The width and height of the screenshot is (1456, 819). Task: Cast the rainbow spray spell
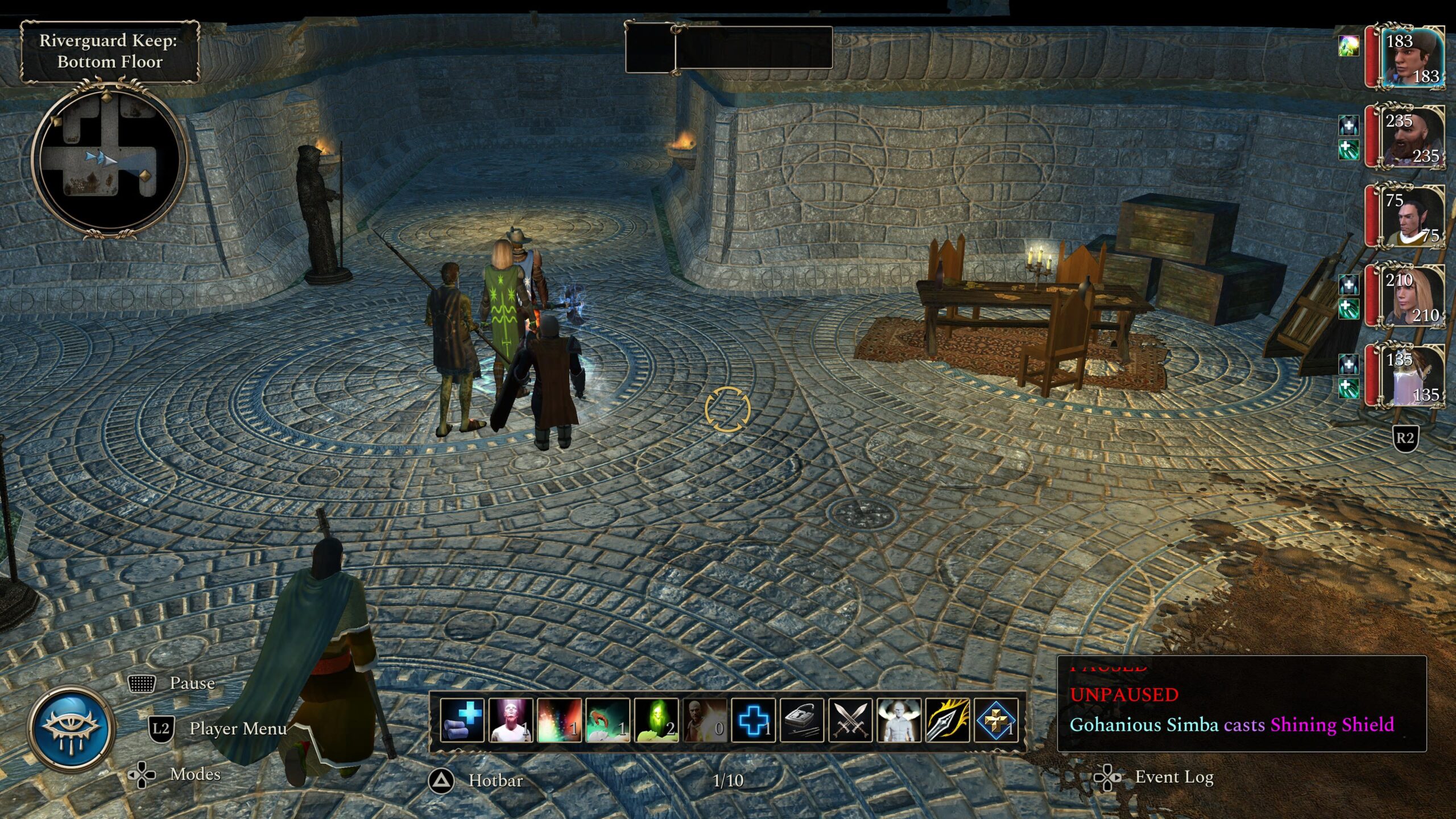point(559,721)
